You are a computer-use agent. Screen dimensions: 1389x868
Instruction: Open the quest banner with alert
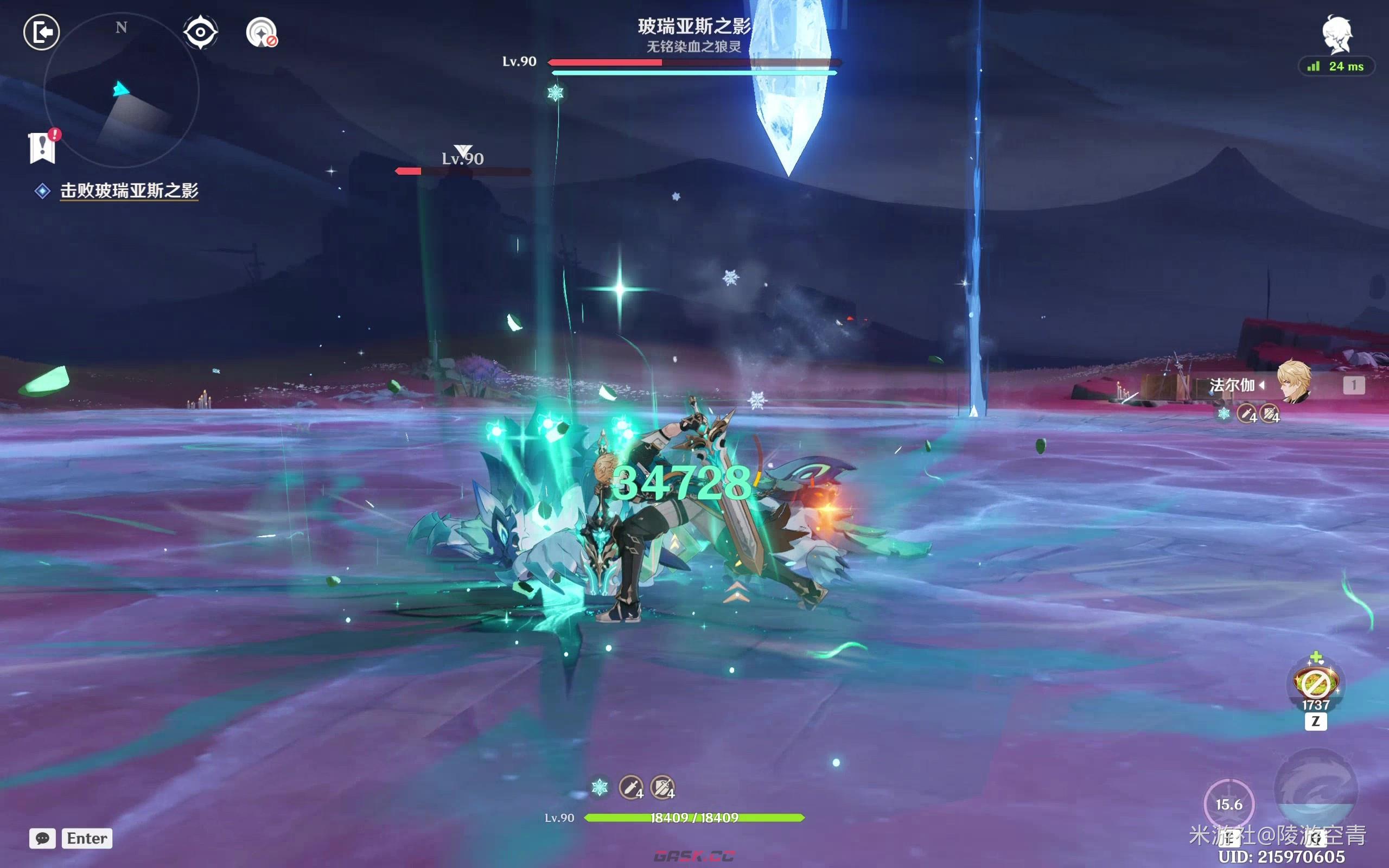point(42,148)
